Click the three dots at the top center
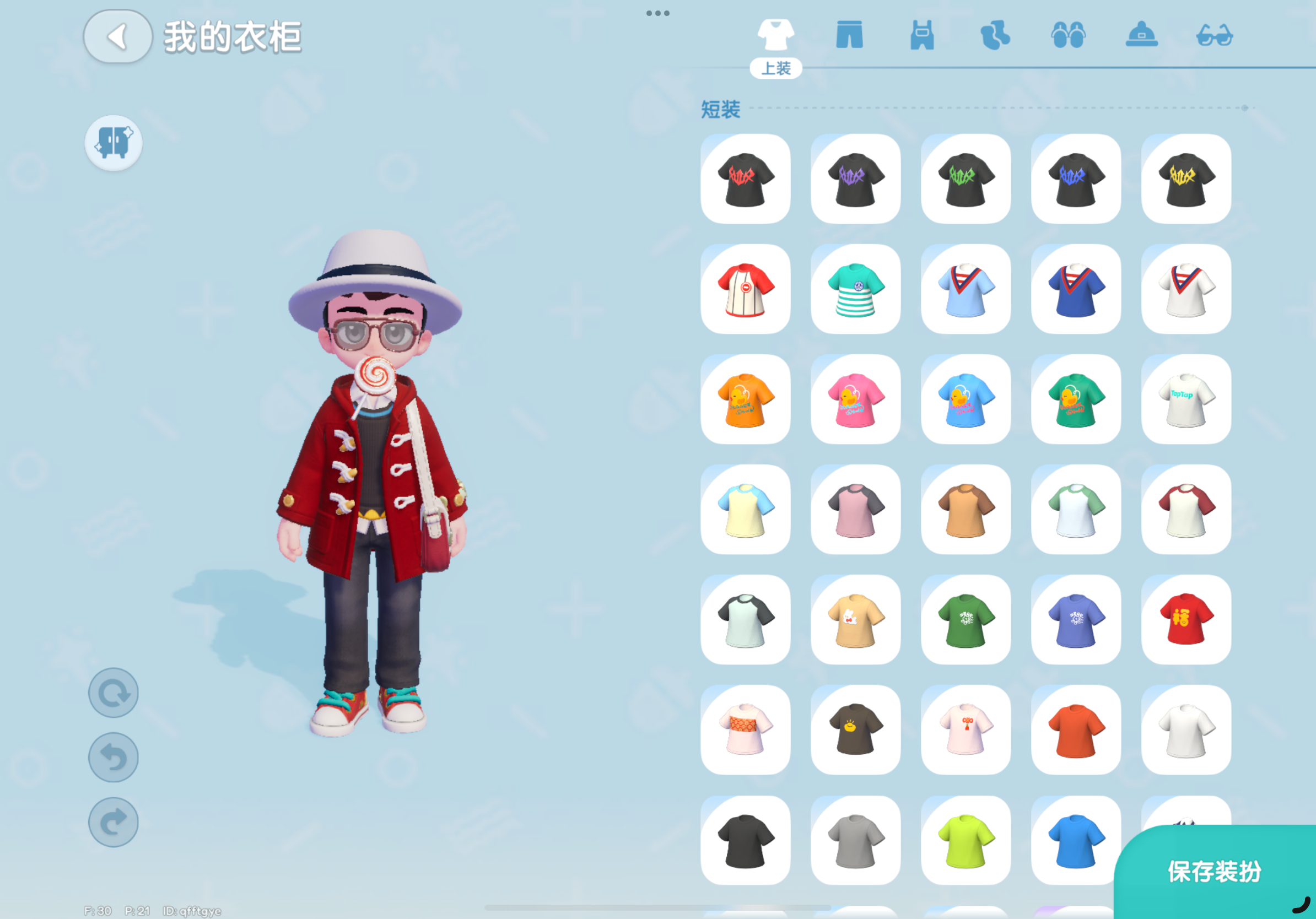 pos(658,13)
